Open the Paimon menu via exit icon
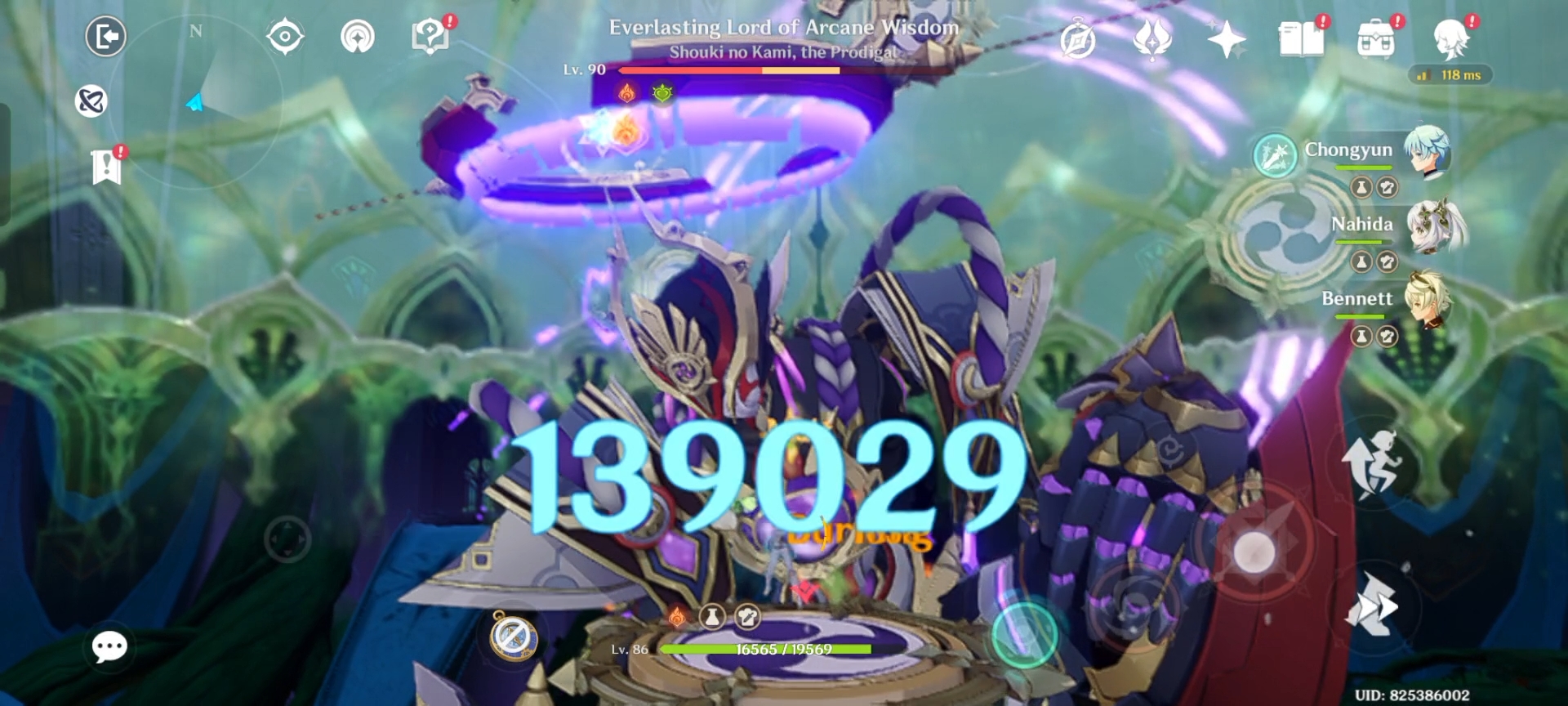Image resolution: width=1568 pixels, height=706 pixels. (108, 37)
